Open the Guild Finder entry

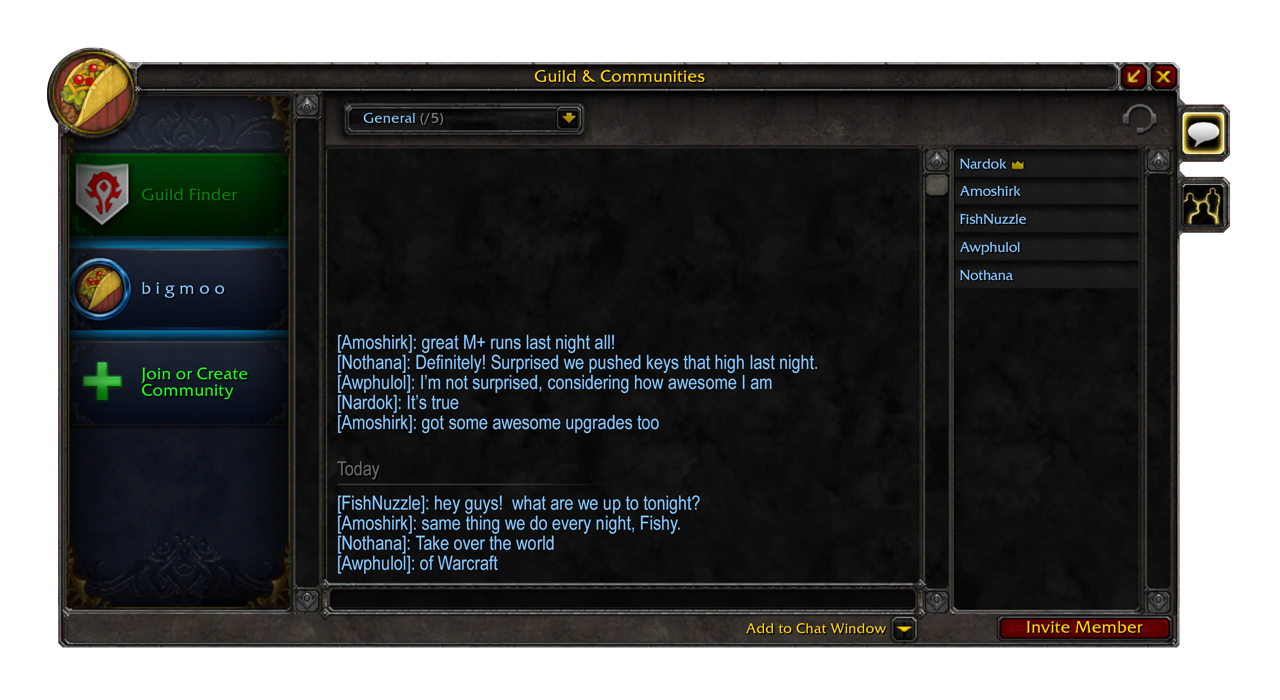point(180,194)
